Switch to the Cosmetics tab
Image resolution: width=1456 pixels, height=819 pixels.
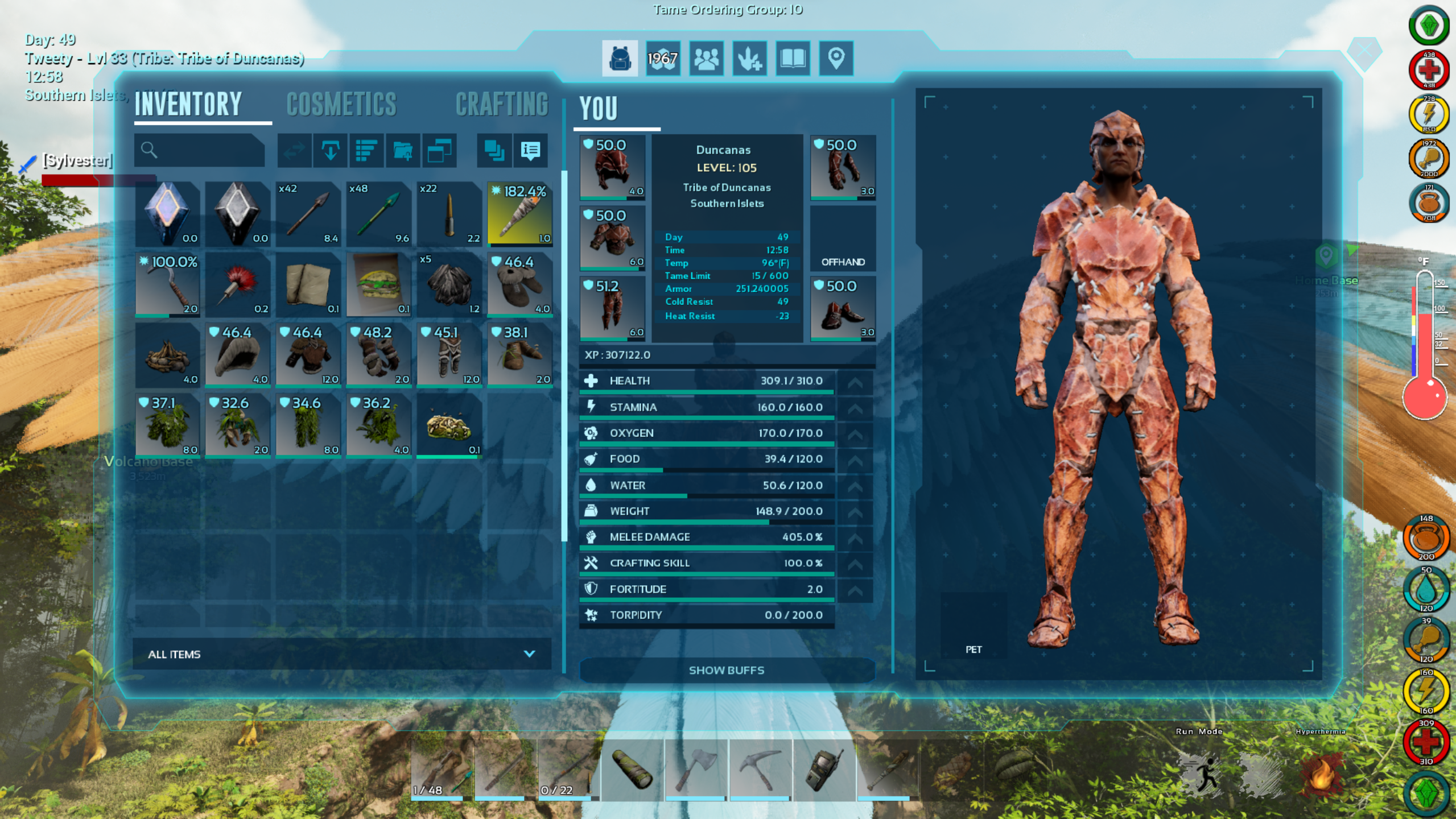[341, 105]
